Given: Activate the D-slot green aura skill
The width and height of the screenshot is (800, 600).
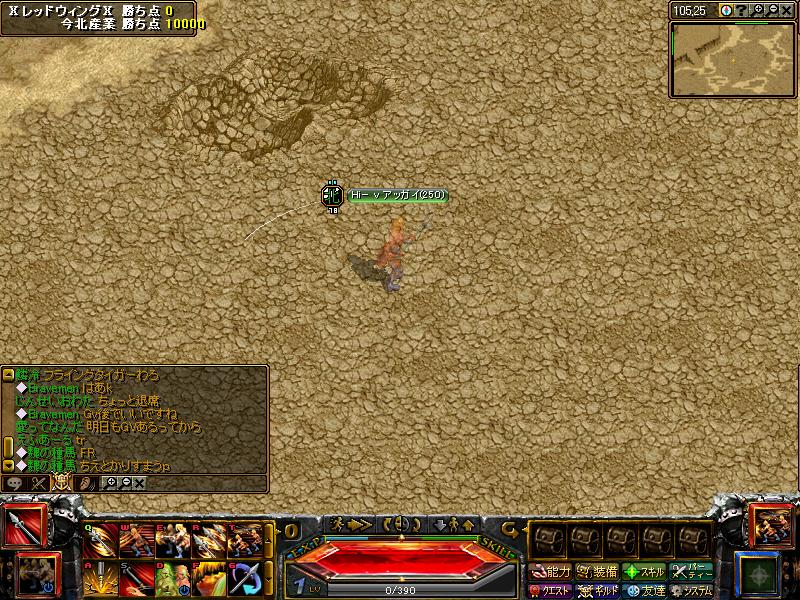Looking at the screenshot, I should coord(173,577).
